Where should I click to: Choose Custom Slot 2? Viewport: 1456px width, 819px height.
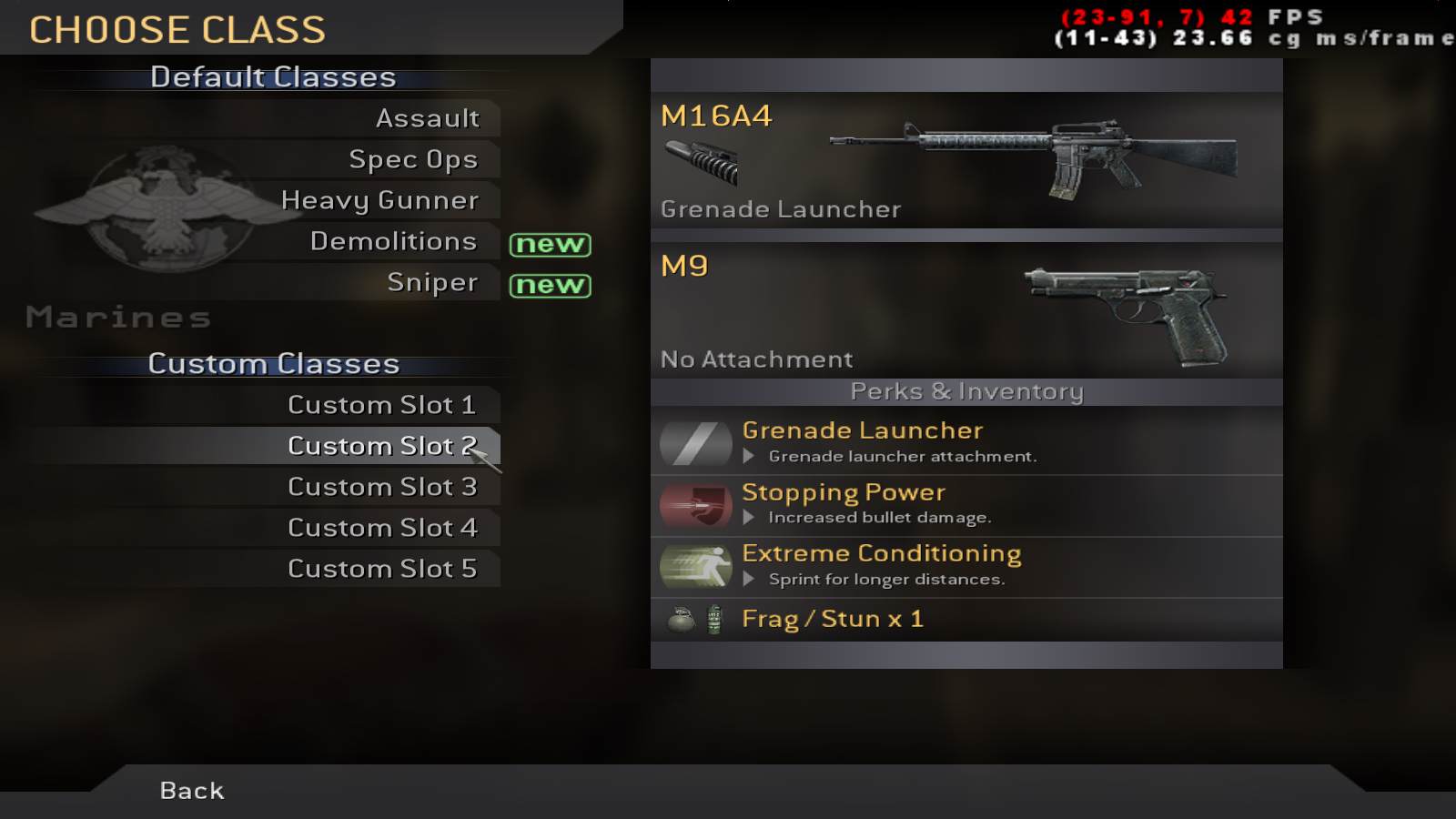(x=381, y=446)
